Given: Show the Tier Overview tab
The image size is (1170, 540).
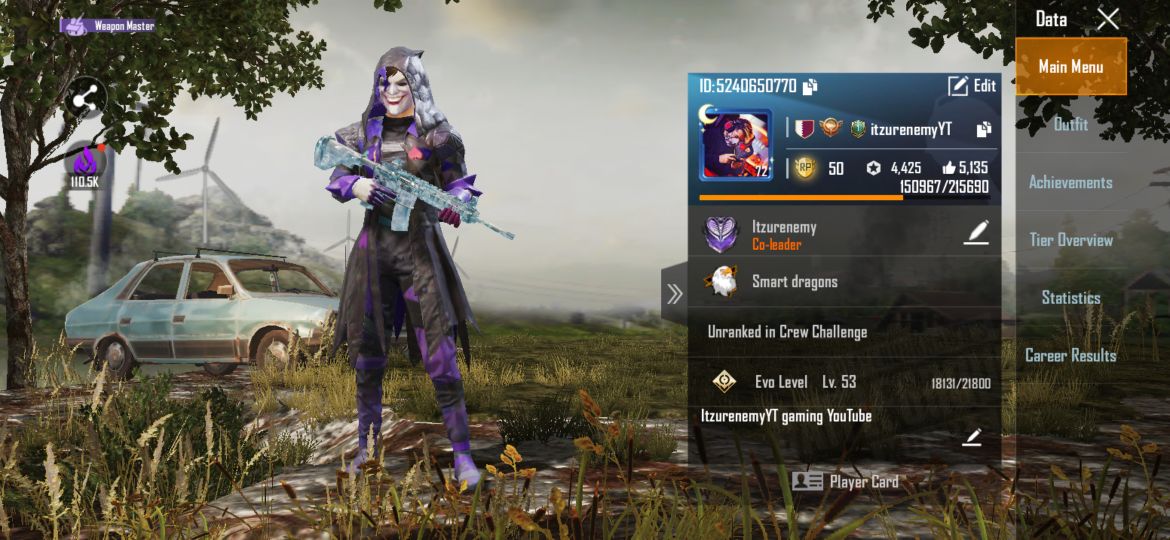Looking at the screenshot, I should (1071, 240).
